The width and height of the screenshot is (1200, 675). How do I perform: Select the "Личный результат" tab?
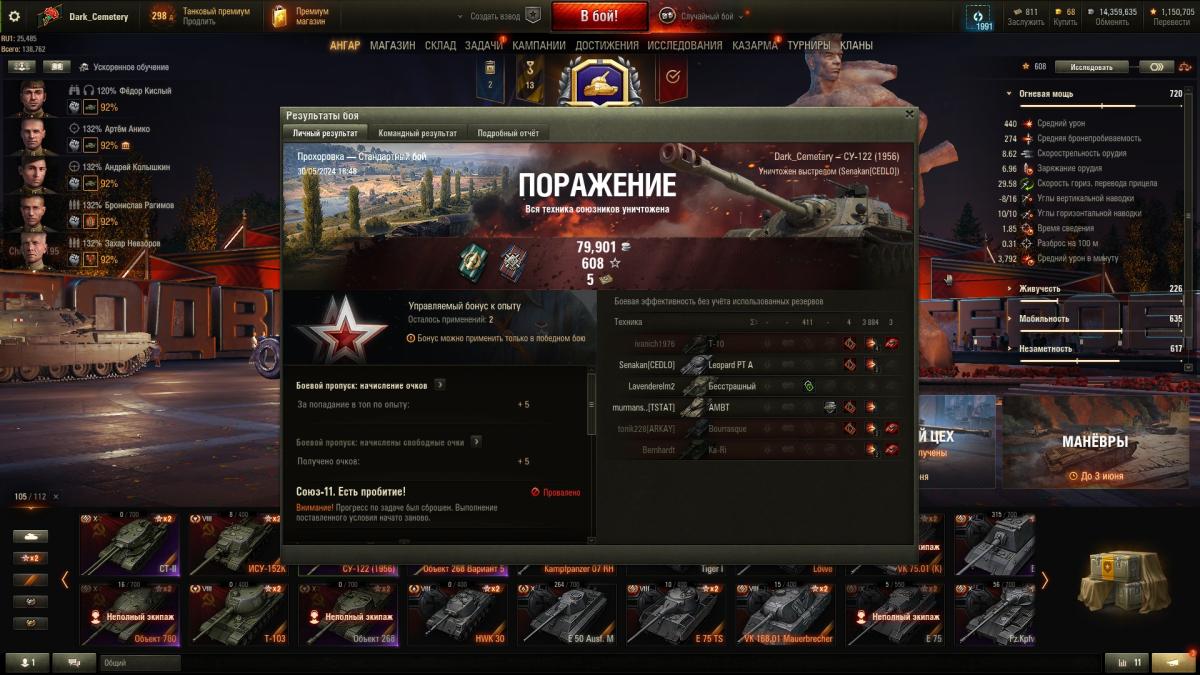pos(325,133)
